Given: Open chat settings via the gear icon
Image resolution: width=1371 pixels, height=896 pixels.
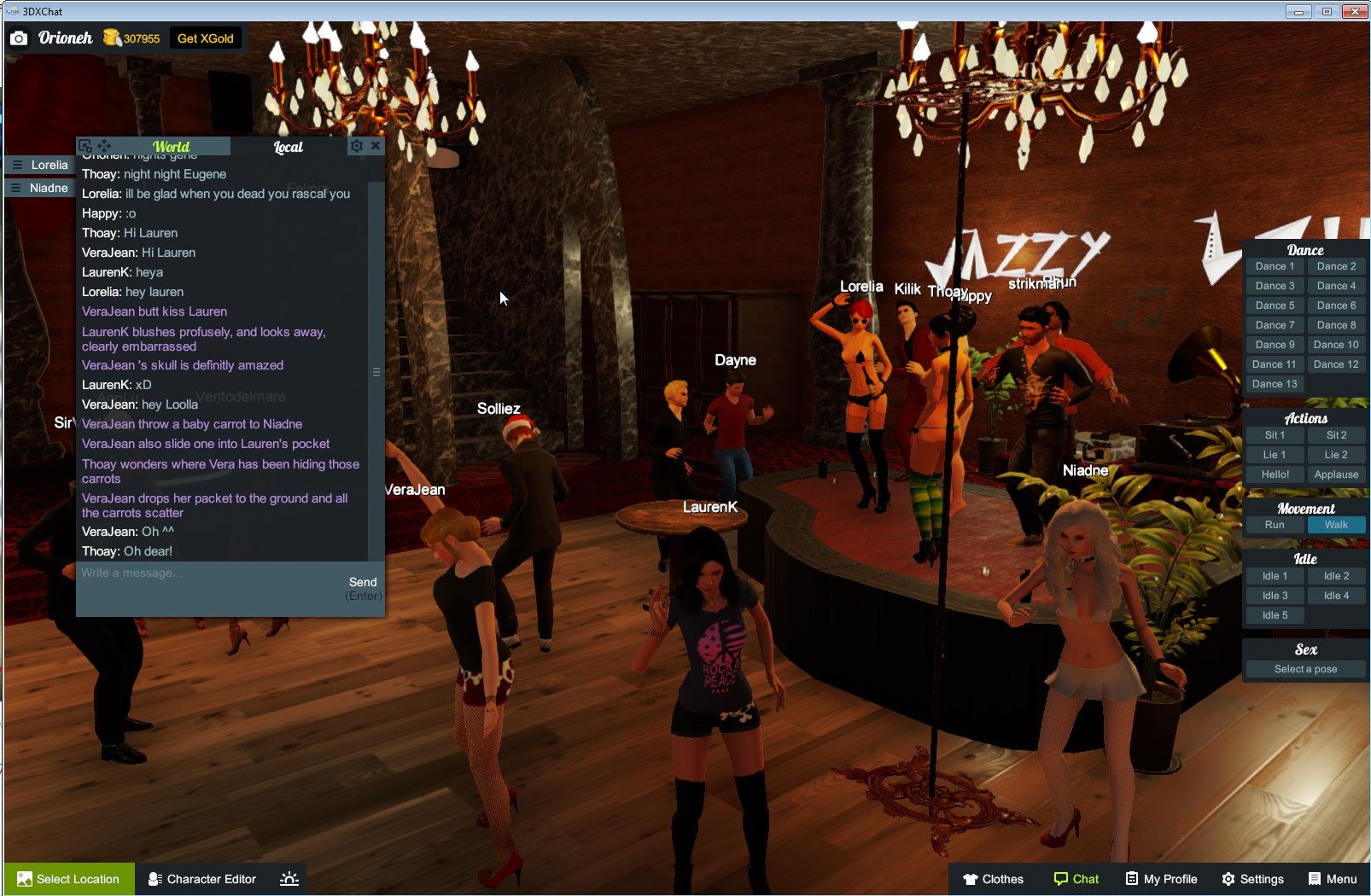Looking at the screenshot, I should coord(357,145).
